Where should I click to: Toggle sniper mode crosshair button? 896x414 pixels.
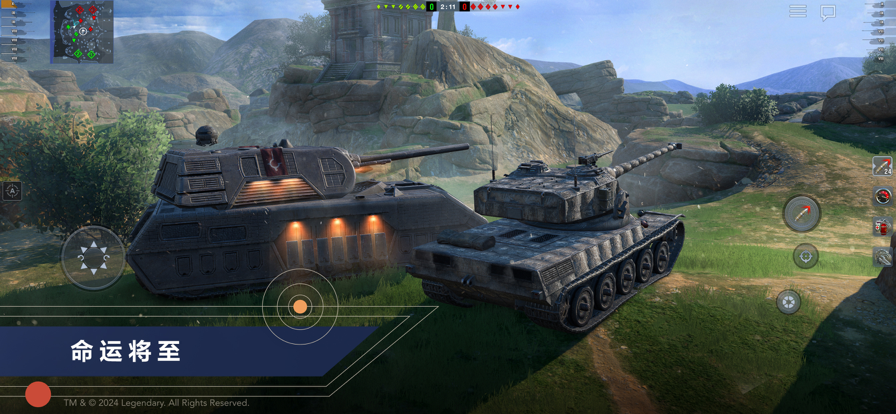pos(806,256)
